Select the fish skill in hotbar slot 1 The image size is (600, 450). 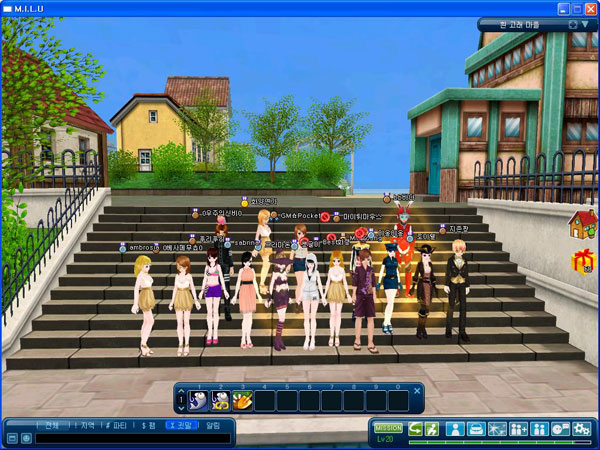click(199, 400)
